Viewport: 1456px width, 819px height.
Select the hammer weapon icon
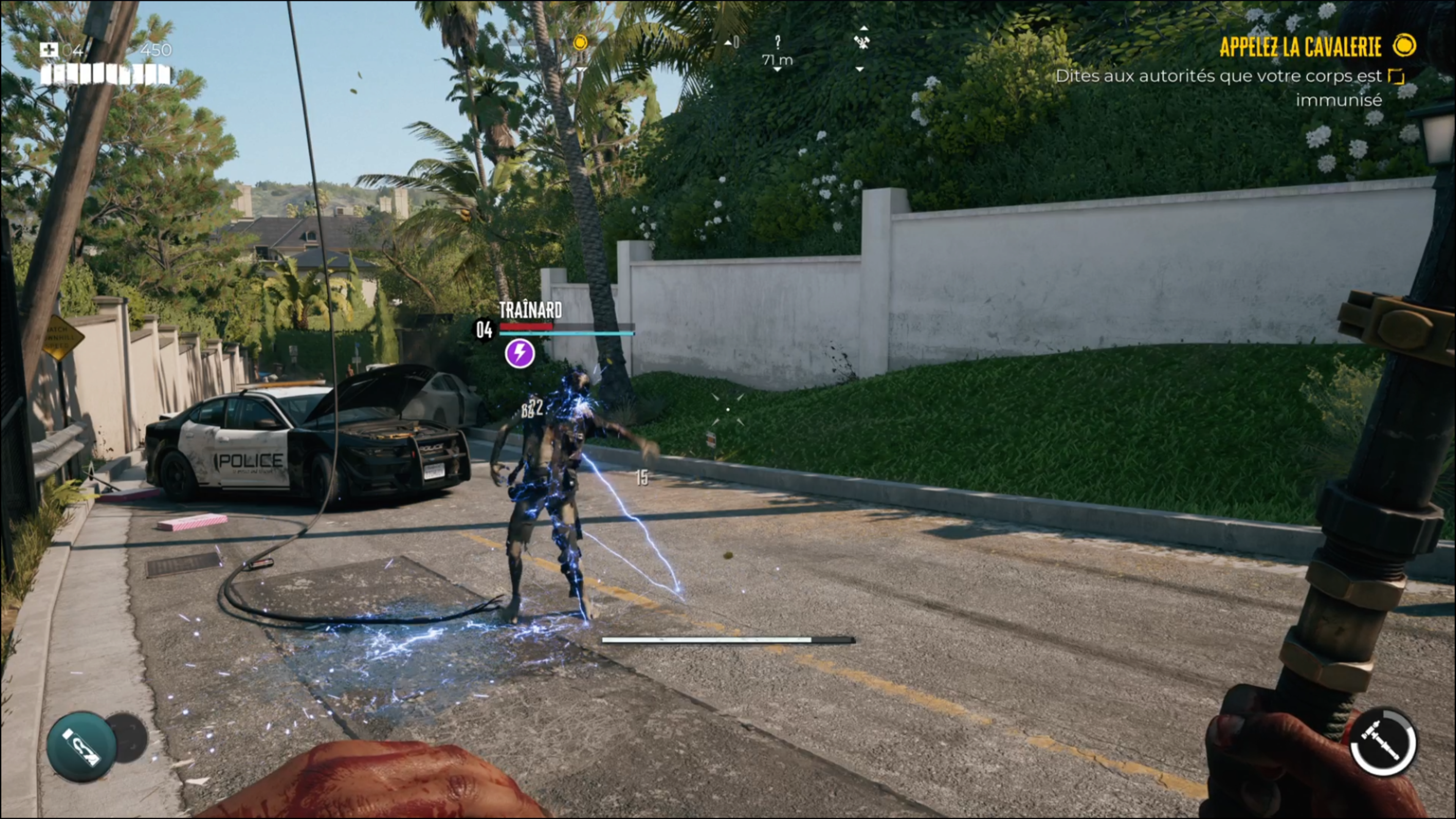pyautogui.click(x=1382, y=742)
